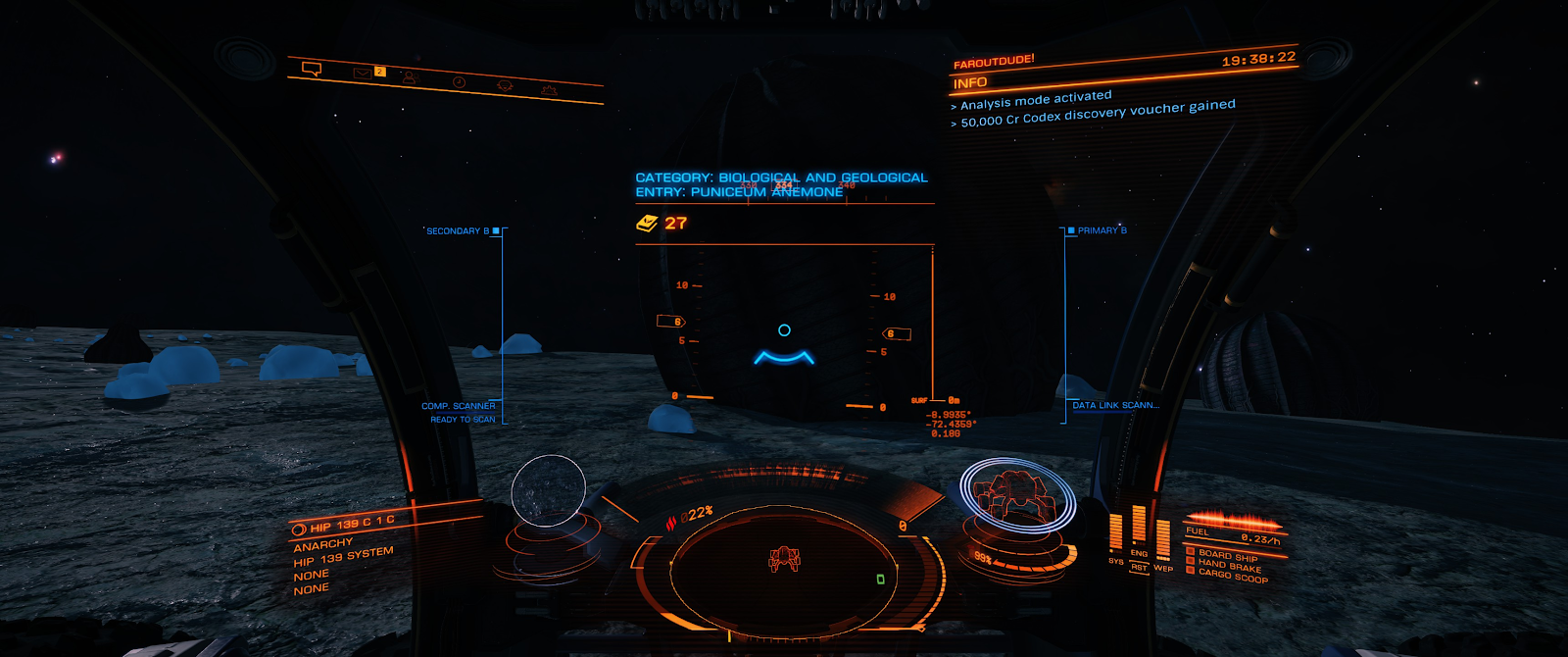Image resolution: width=1568 pixels, height=657 pixels.
Task: Select the HIP 139 C 1 C location panel
Action: coord(345,525)
